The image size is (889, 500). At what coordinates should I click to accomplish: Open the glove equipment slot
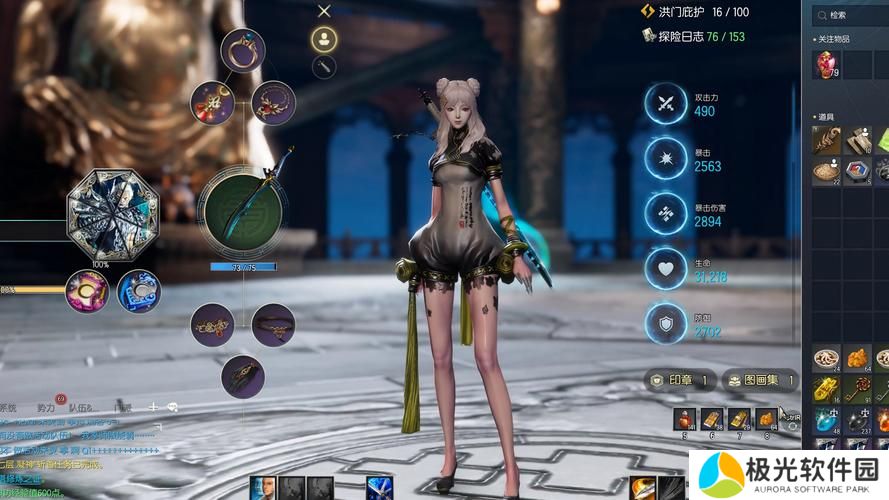[242, 376]
